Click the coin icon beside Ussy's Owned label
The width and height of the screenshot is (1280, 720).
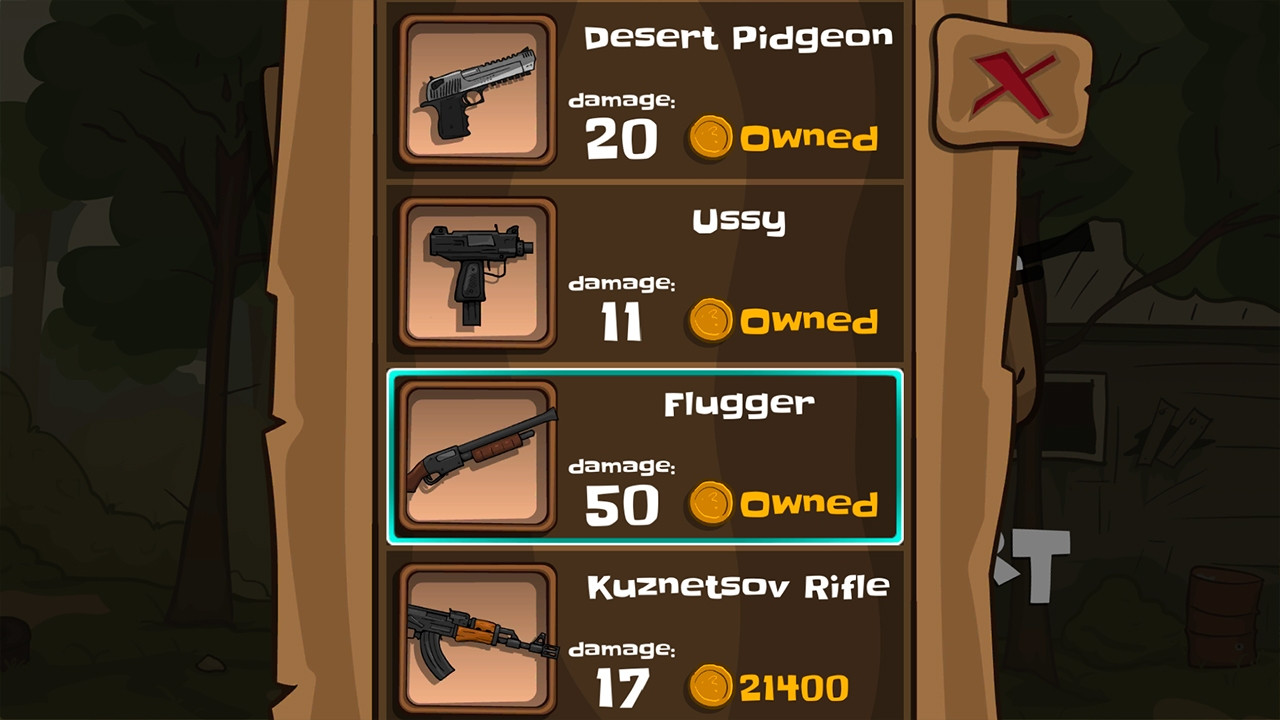coord(712,322)
